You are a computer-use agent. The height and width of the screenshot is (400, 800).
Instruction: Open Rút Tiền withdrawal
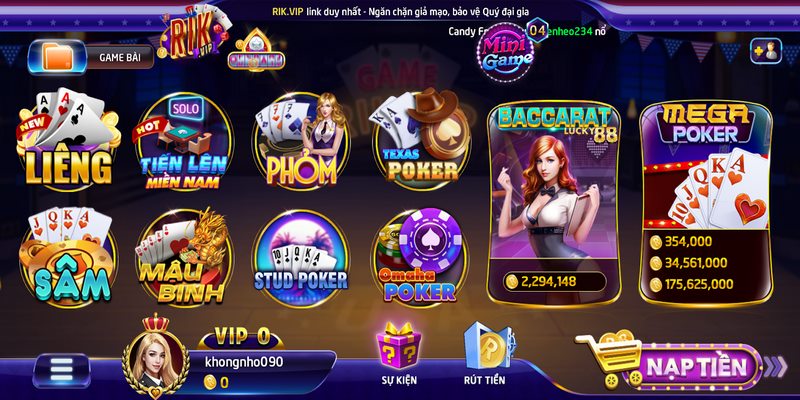[x=485, y=355]
